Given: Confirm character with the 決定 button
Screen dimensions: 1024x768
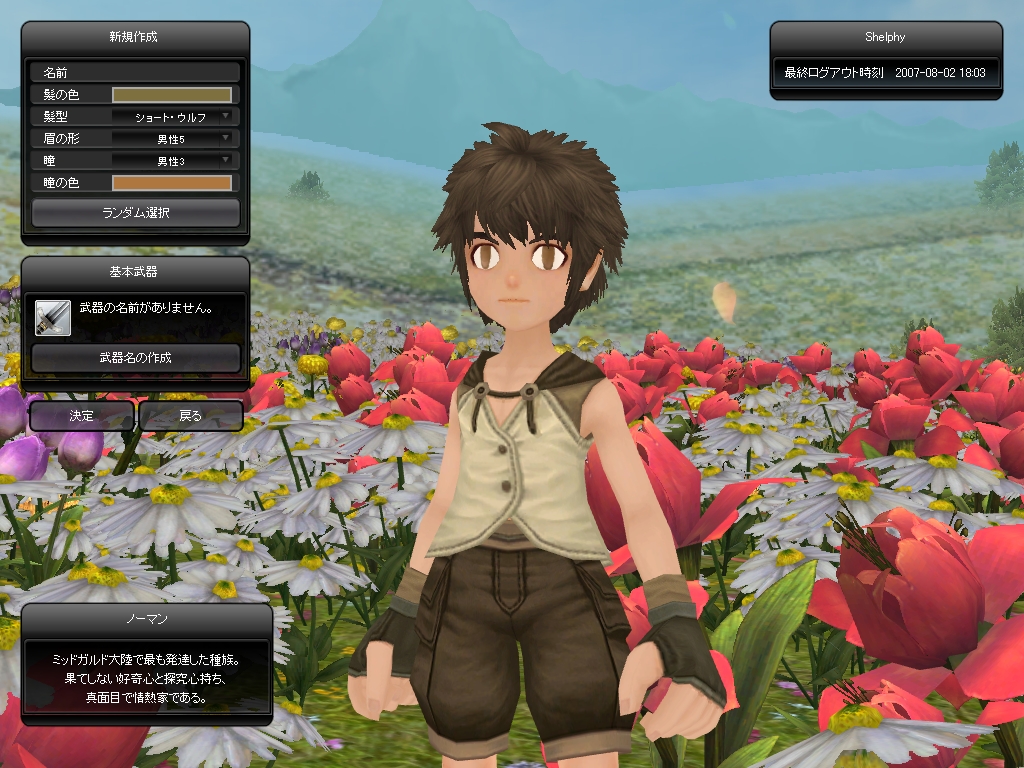Looking at the screenshot, I should coord(81,416).
